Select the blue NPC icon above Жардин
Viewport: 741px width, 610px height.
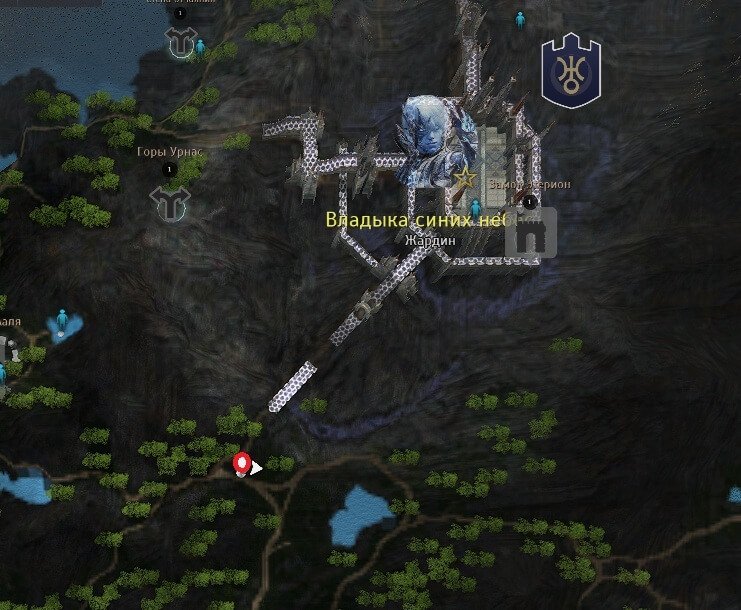(476, 208)
